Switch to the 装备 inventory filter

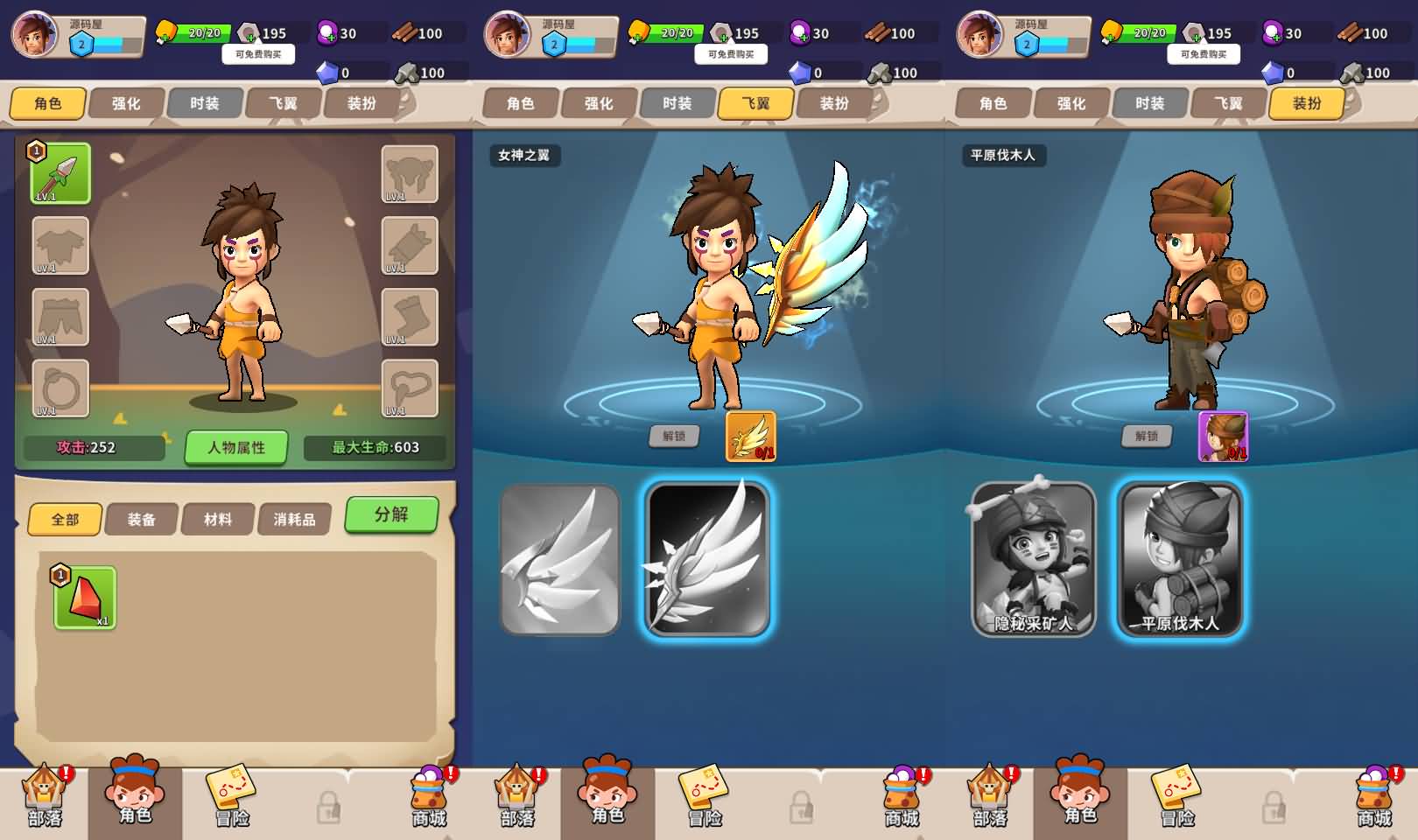tap(141, 520)
